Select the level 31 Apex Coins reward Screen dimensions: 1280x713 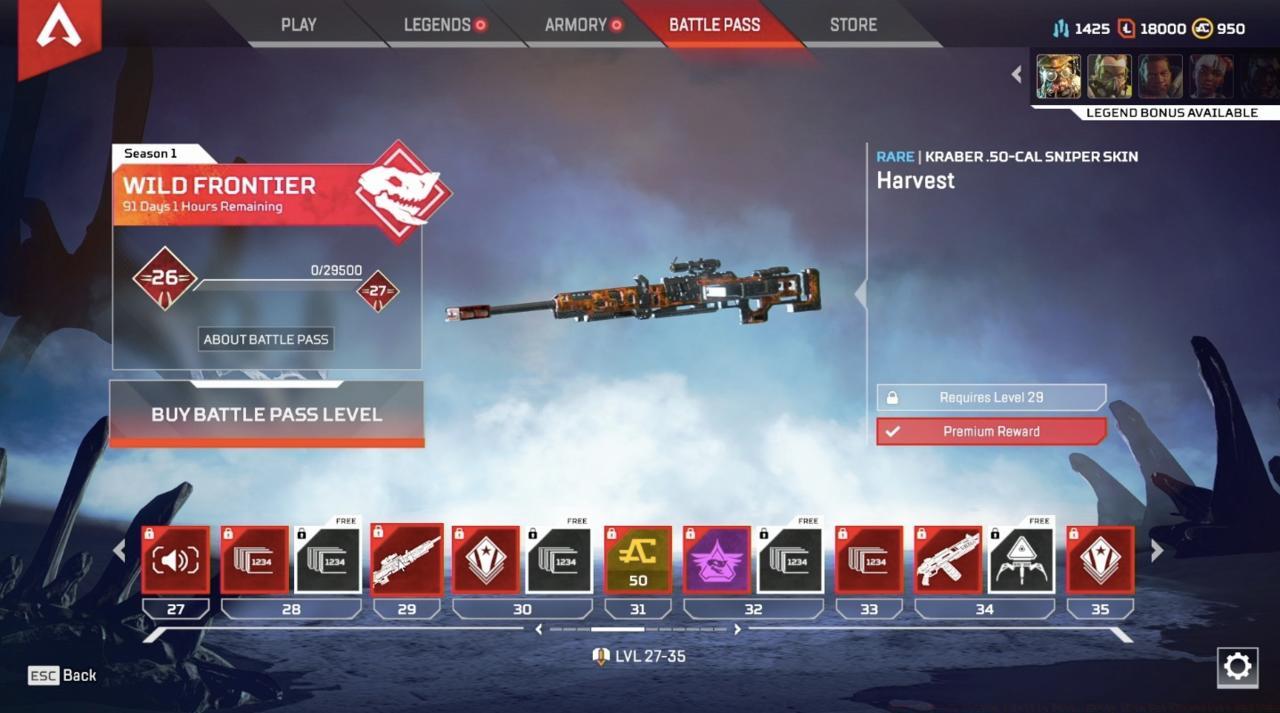click(x=638, y=560)
